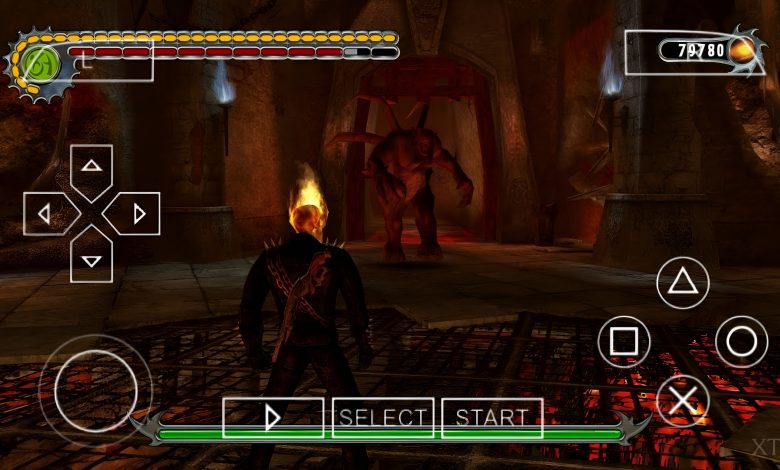The height and width of the screenshot is (470, 780).
Task: Tap the circle touch button
Action: click(x=741, y=342)
